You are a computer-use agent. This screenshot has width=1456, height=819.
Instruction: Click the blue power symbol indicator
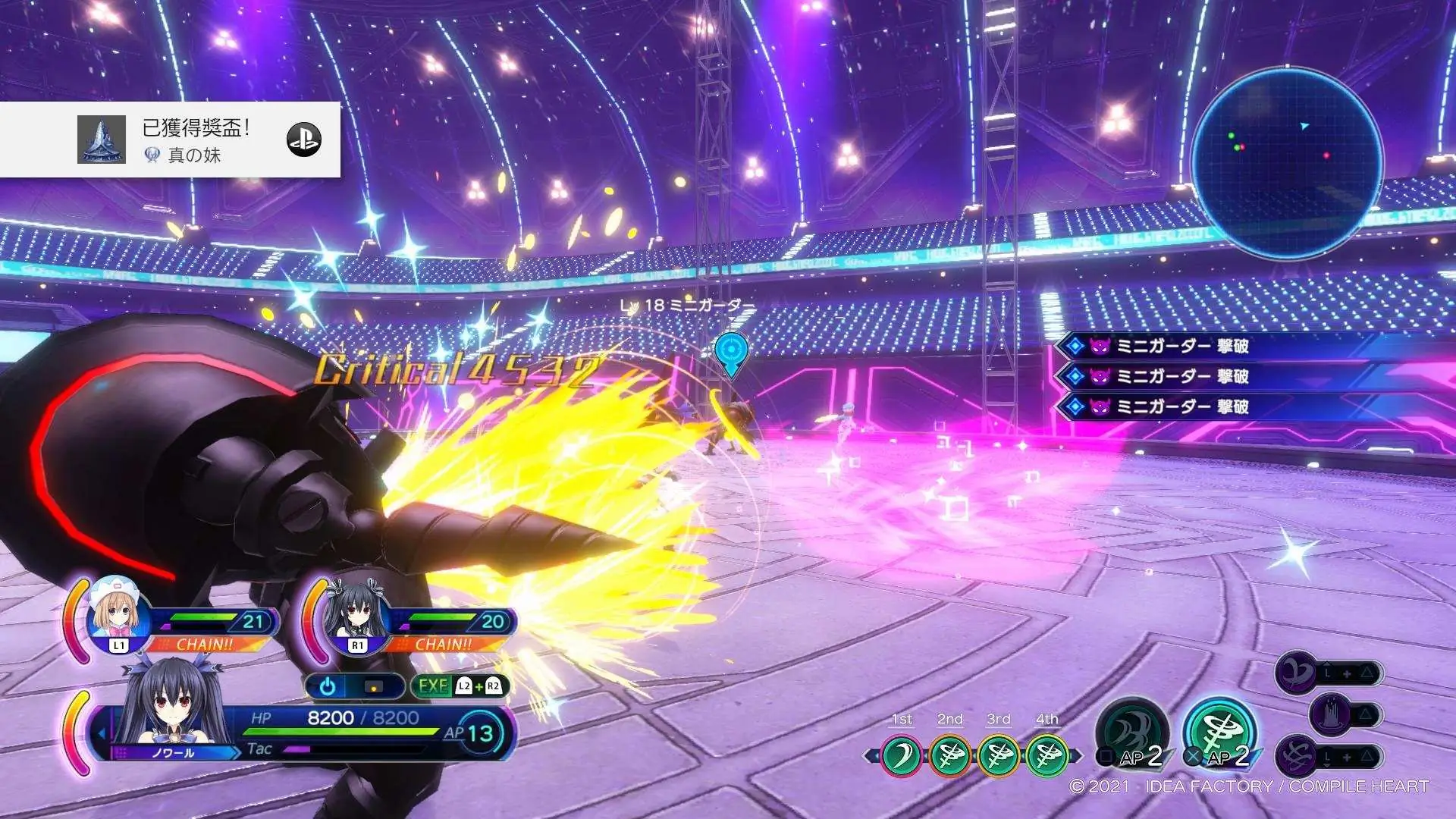pos(328,686)
